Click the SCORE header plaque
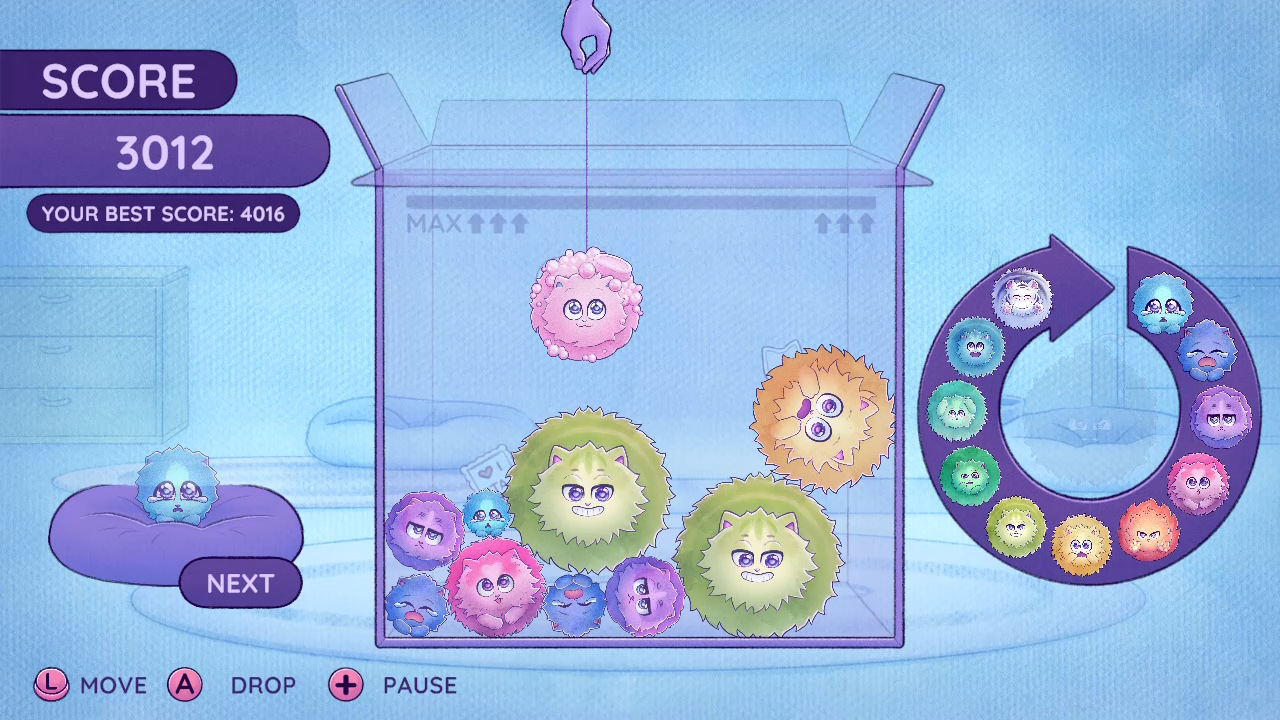This screenshot has width=1280, height=720. tap(118, 80)
